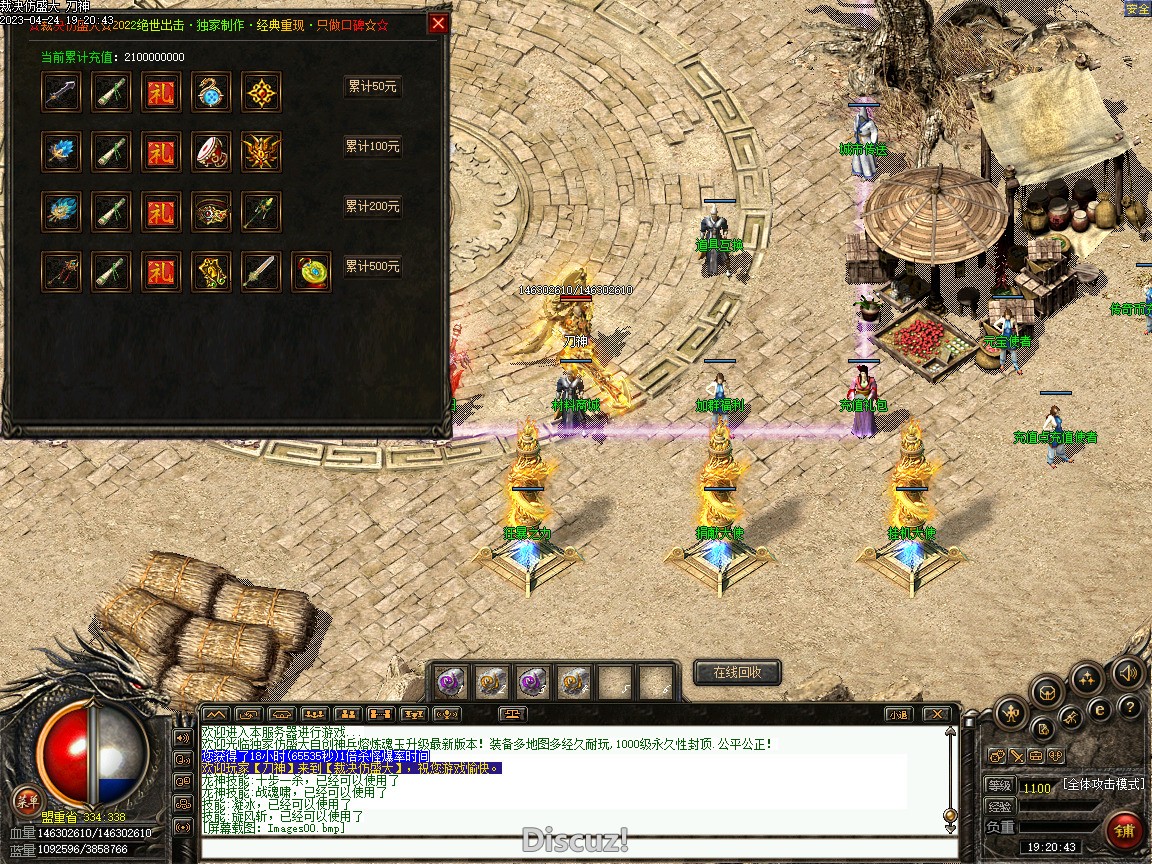This screenshot has height=864, width=1152.
Task: Pick the yellow jade medallion reward icon
Action: coord(311,272)
